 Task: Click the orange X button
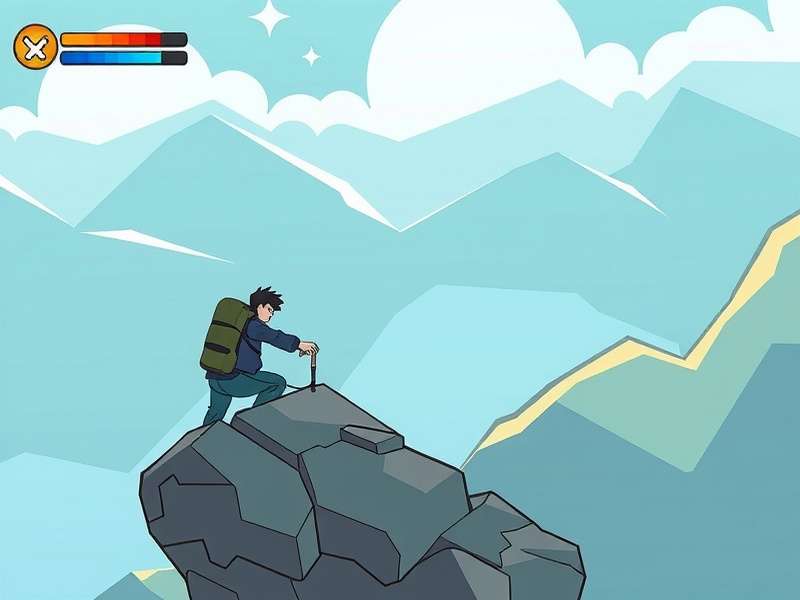(35, 47)
